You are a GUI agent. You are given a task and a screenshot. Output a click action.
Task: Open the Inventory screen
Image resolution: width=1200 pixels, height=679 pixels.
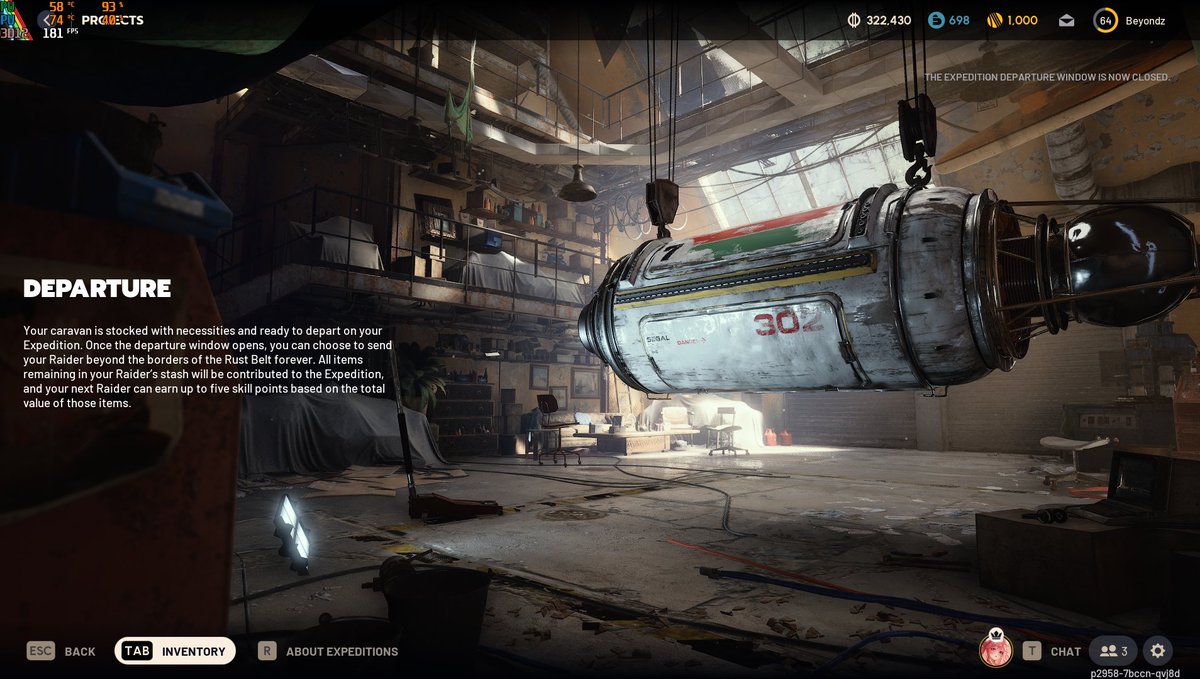(176, 651)
